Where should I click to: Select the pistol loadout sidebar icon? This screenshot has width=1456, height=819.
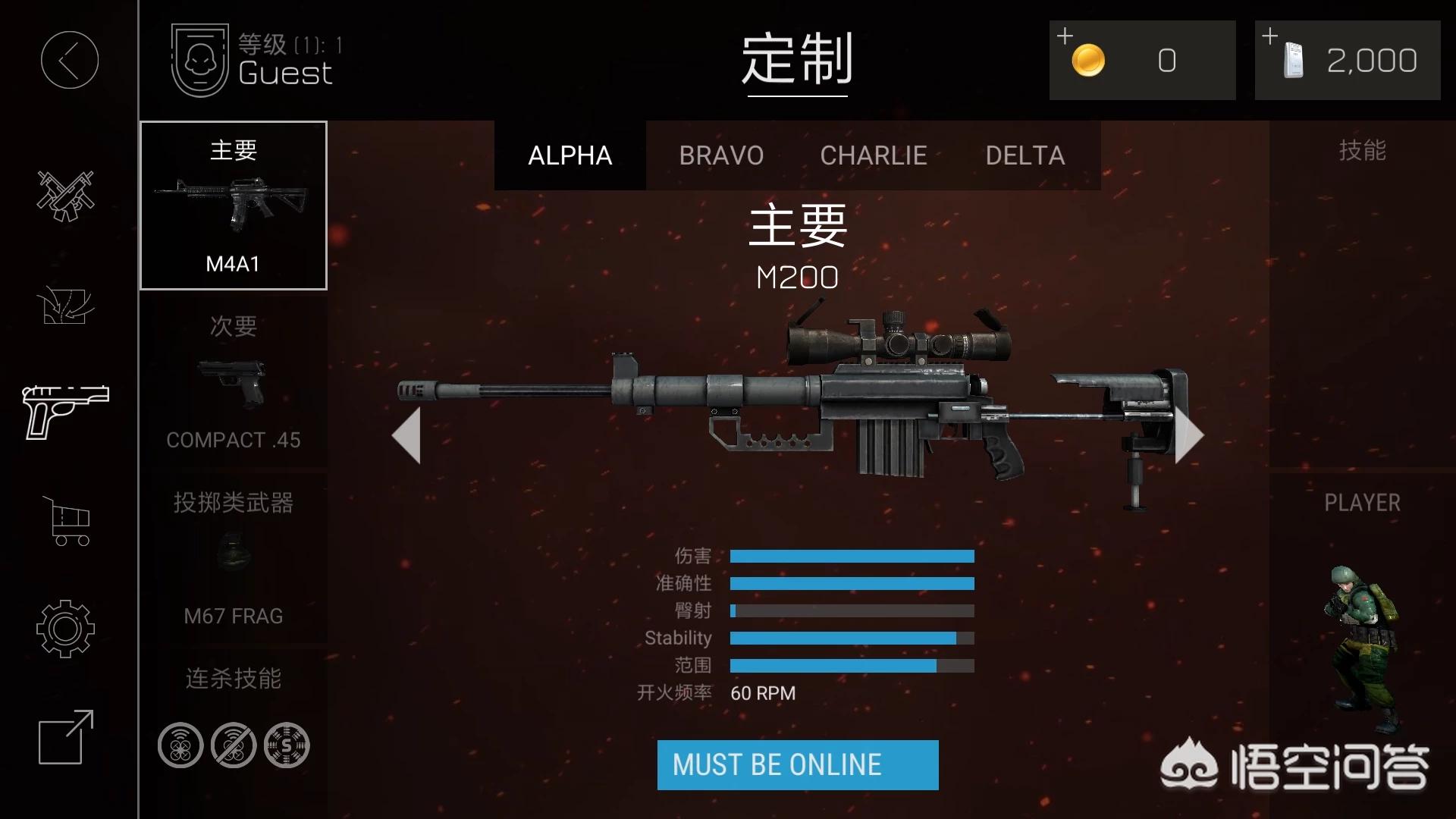(66, 411)
